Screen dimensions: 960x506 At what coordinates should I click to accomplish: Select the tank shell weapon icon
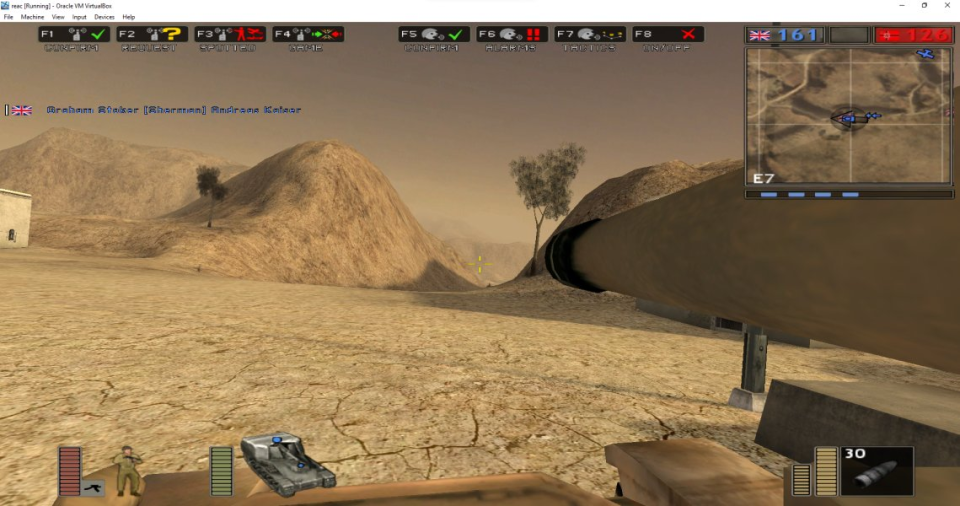(877, 472)
